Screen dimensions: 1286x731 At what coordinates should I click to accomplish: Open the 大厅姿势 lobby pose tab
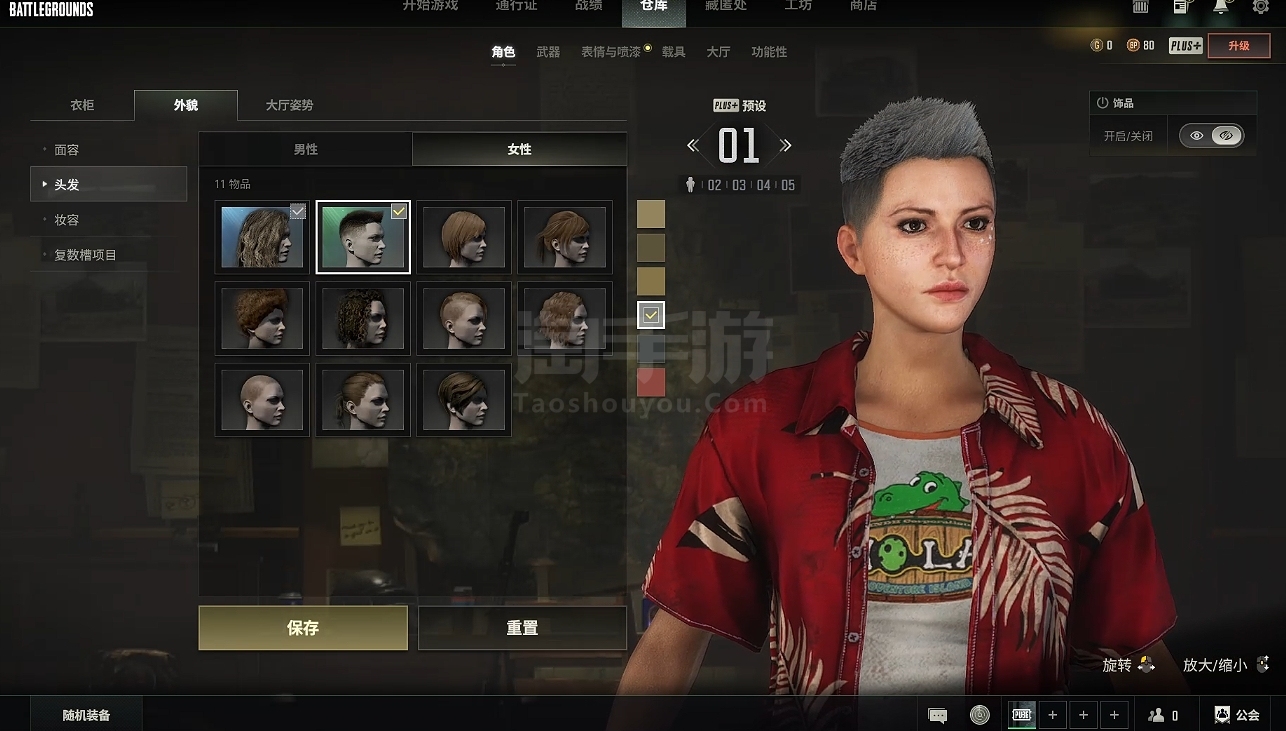[289, 105]
